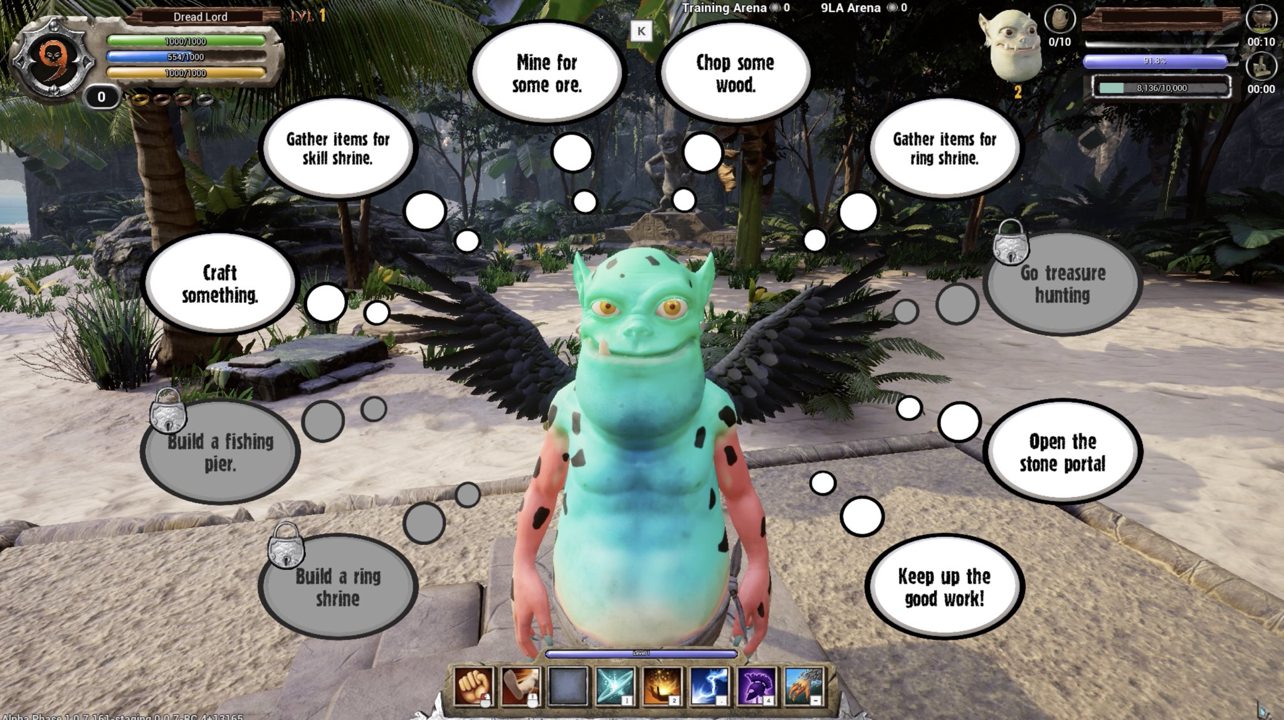
Task: Activate the kick ability icon
Action: pyautogui.click(x=520, y=686)
